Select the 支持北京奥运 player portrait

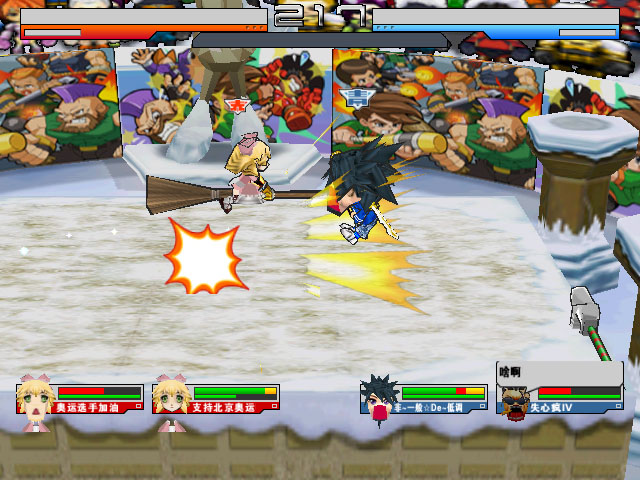(171, 399)
